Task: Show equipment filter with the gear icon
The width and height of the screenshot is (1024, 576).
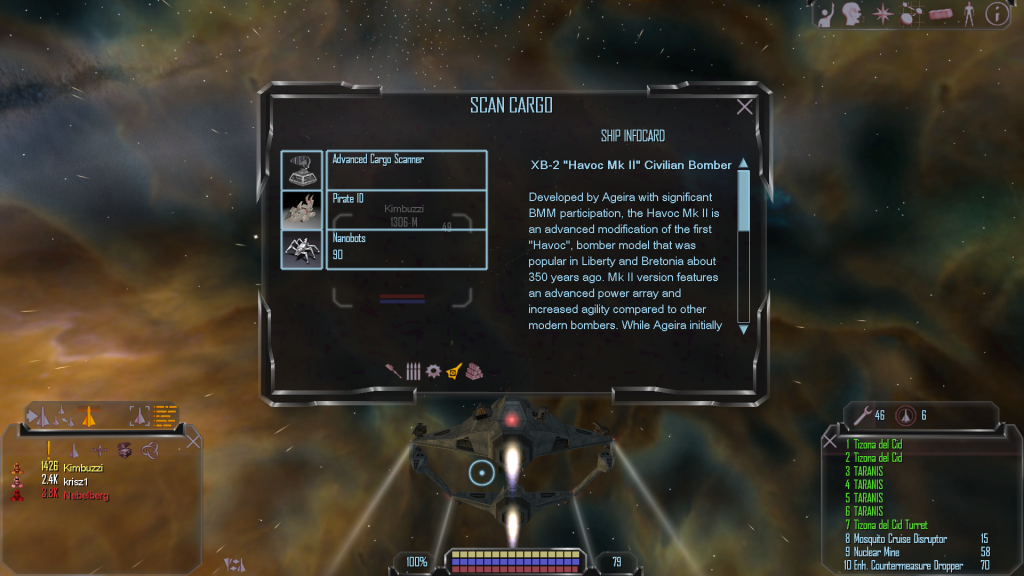Action: [x=433, y=371]
